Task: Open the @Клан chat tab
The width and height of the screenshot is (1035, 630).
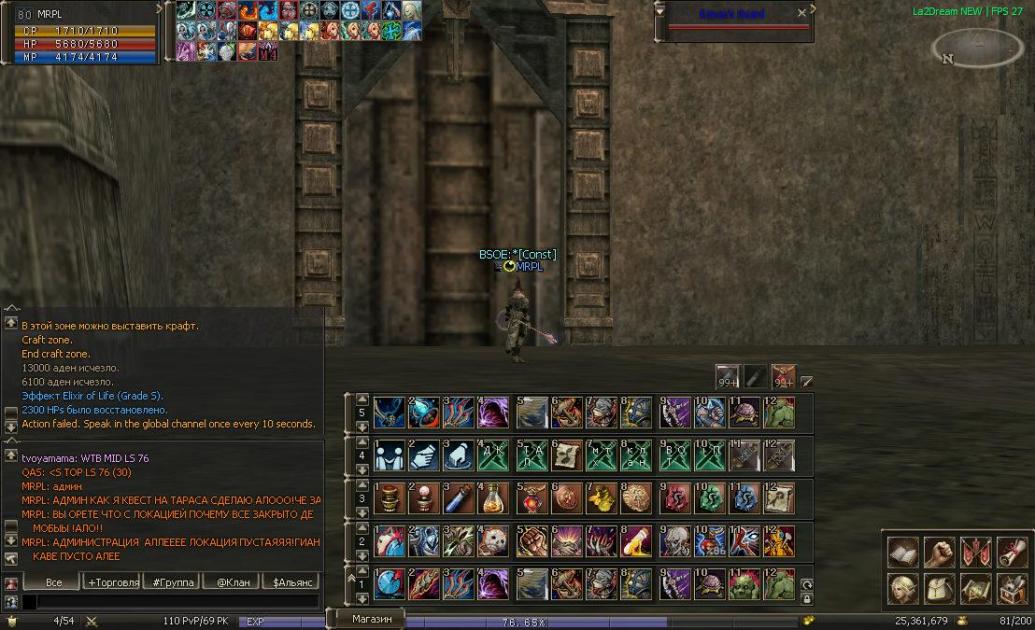Action: click(x=229, y=582)
